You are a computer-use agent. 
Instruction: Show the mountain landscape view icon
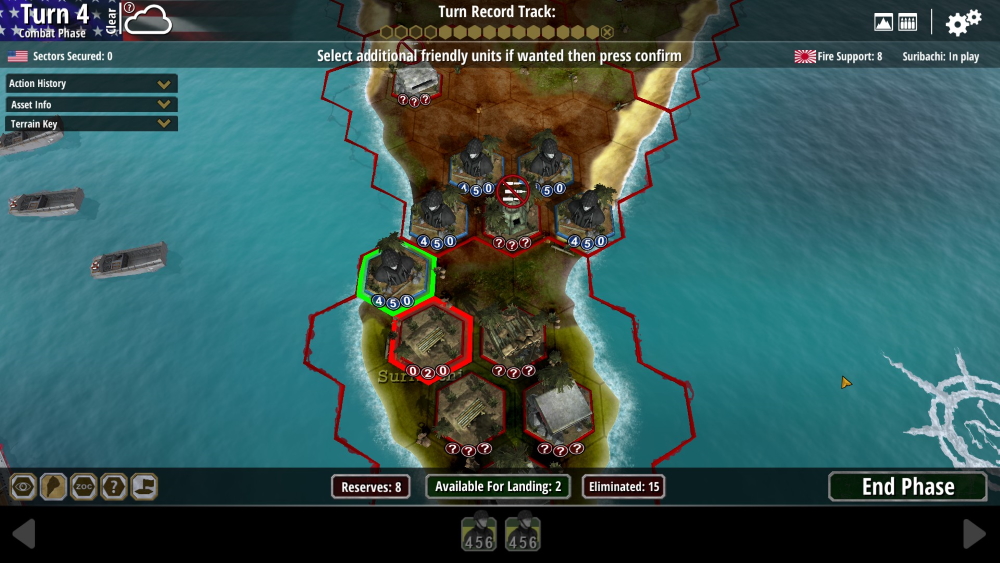pos(883,22)
